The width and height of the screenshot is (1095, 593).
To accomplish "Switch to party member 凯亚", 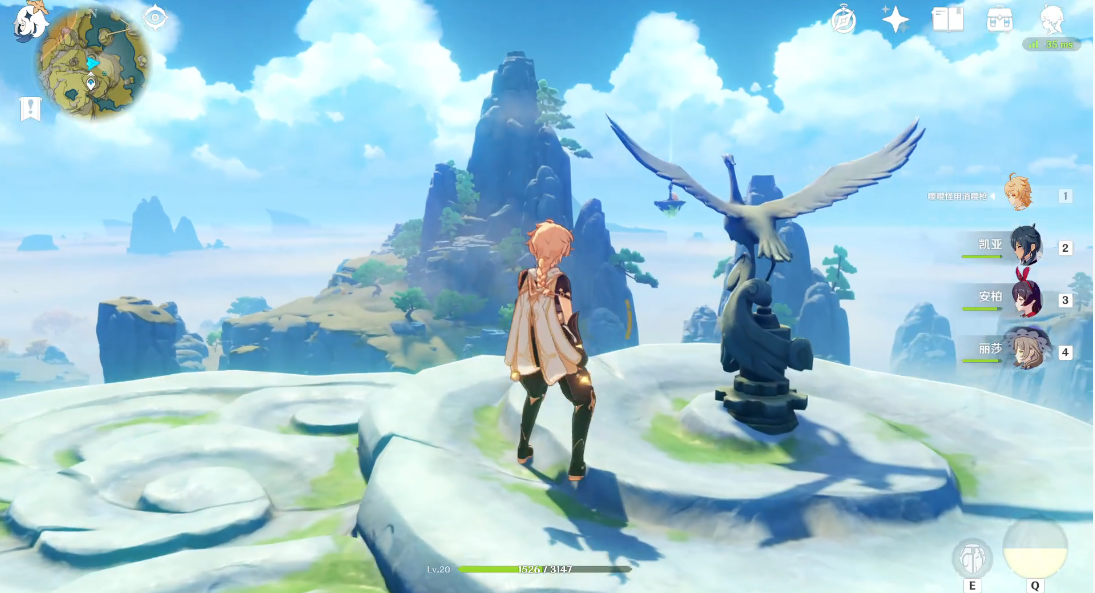I will [x=1025, y=246].
